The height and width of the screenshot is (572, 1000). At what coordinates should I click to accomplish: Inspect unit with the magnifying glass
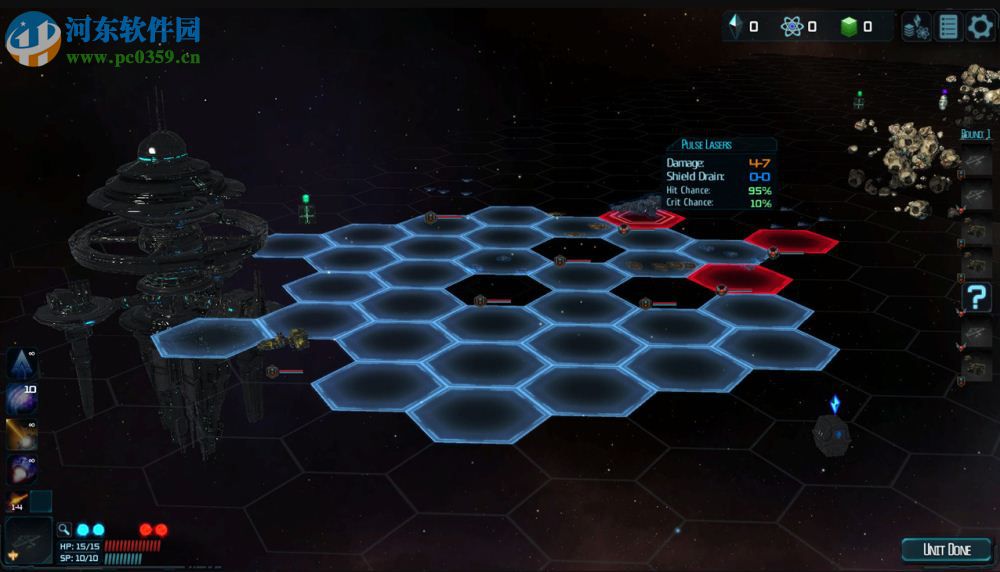pyautogui.click(x=64, y=529)
